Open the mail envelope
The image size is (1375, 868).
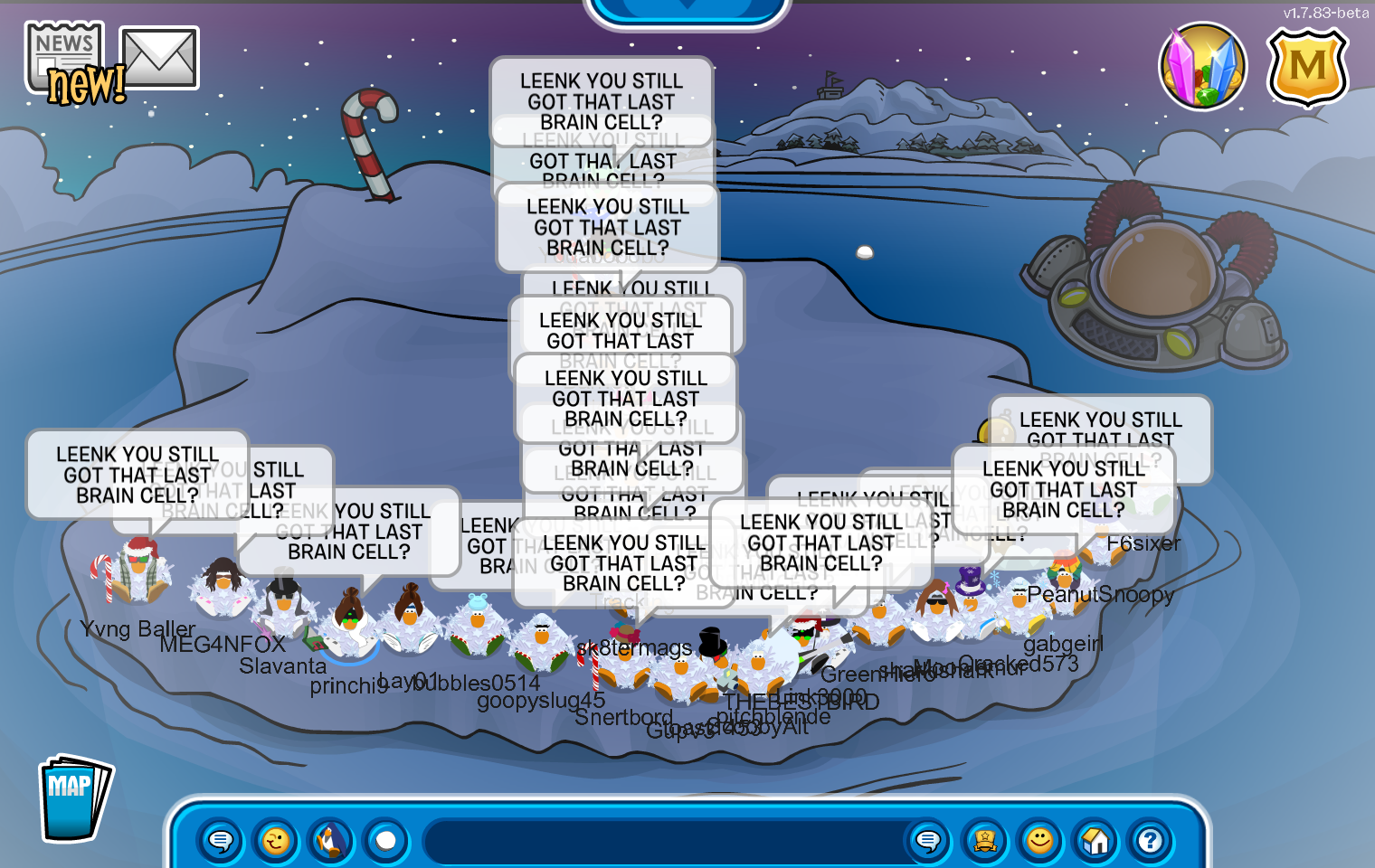tap(159, 59)
